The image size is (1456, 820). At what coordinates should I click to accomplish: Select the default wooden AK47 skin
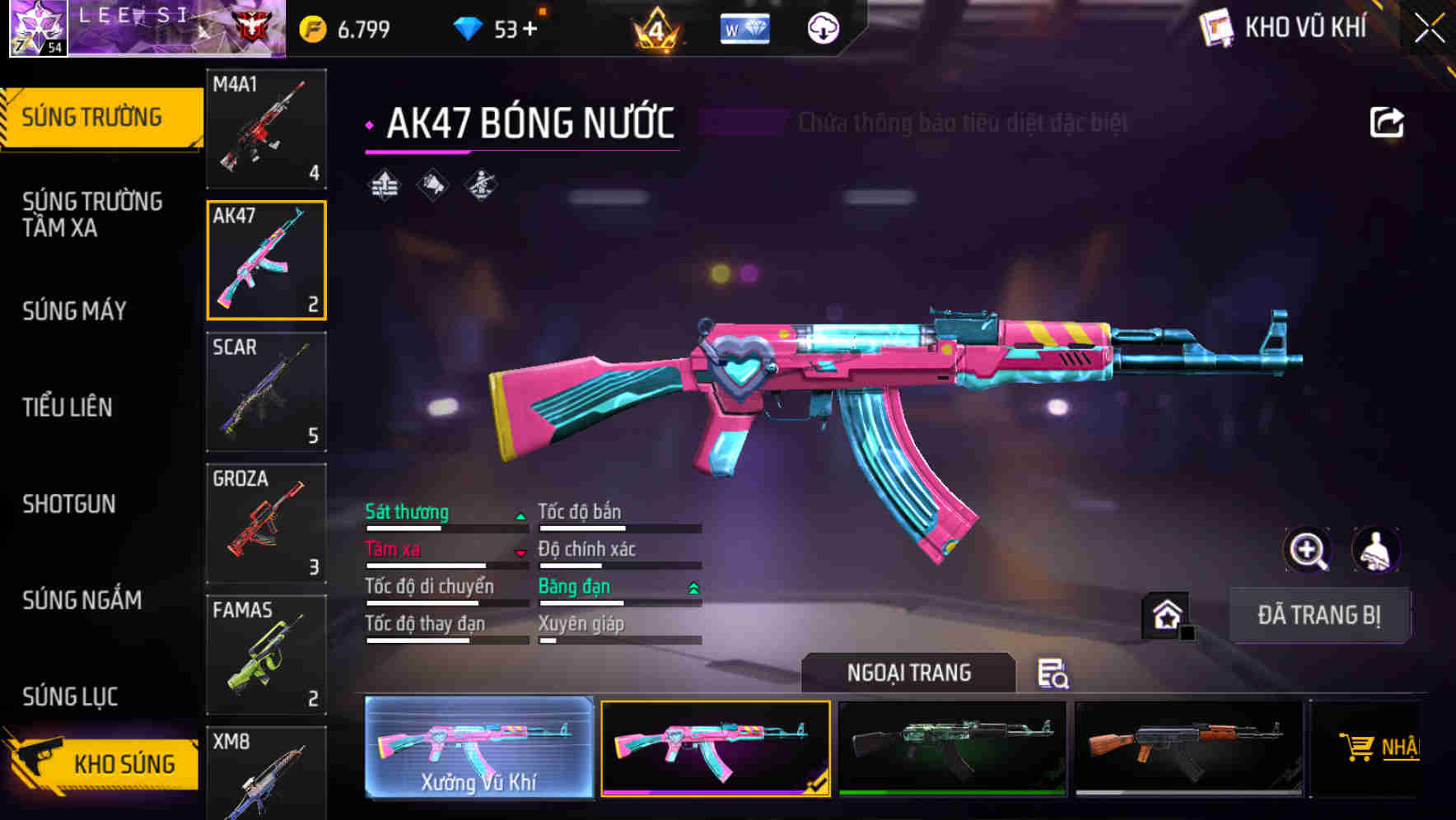click(x=1189, y=746)
